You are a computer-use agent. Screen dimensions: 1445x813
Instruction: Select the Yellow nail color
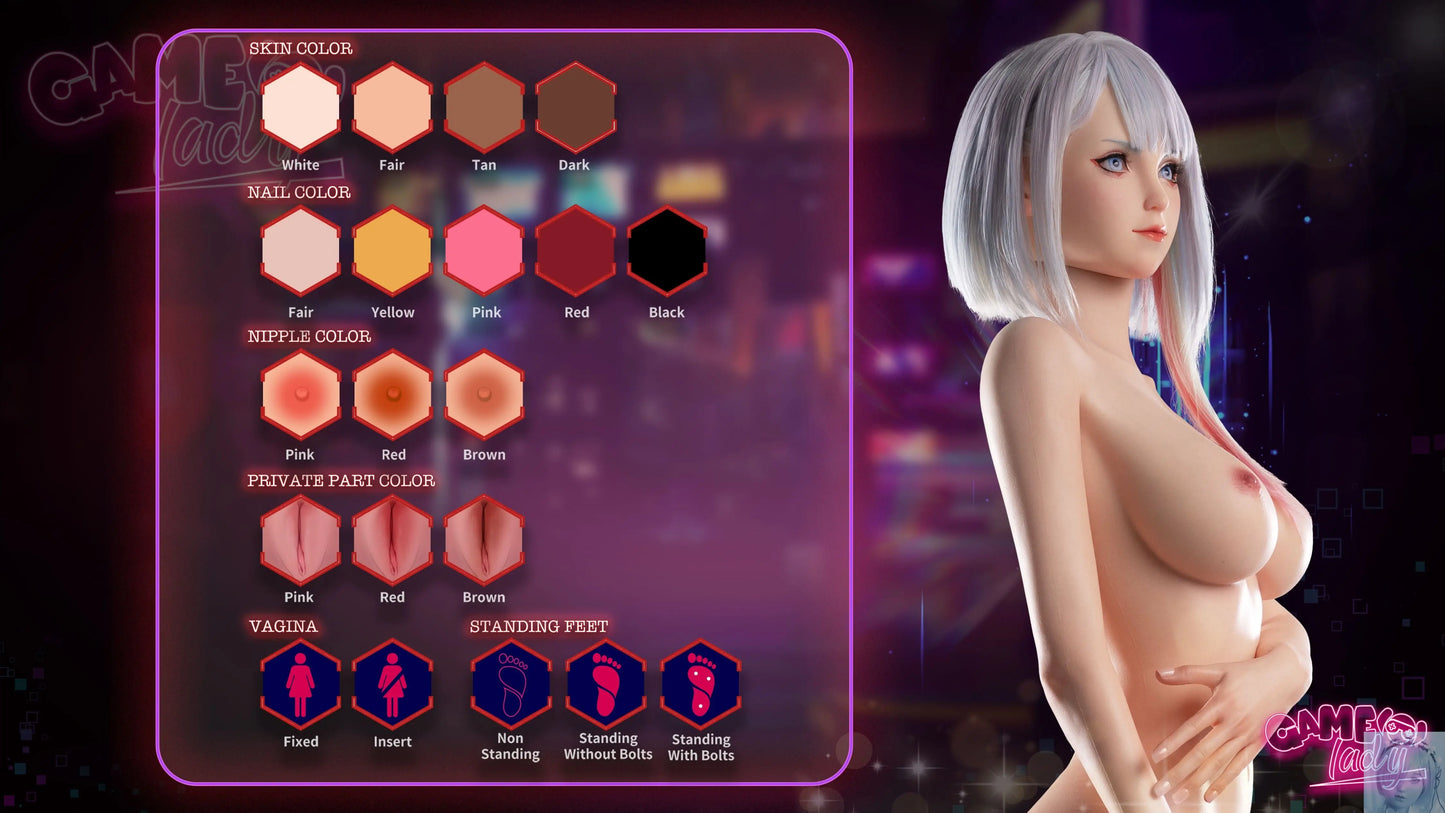click(392, 251)
